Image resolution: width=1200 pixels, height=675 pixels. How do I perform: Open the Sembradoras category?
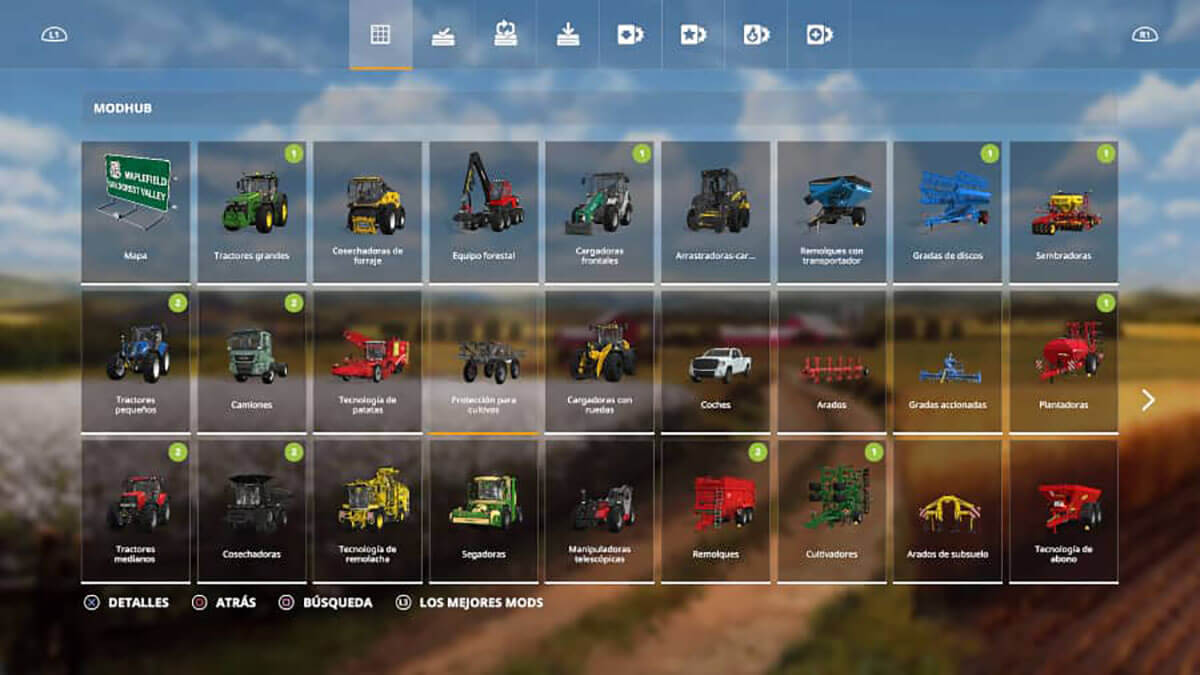(1064, 211)
